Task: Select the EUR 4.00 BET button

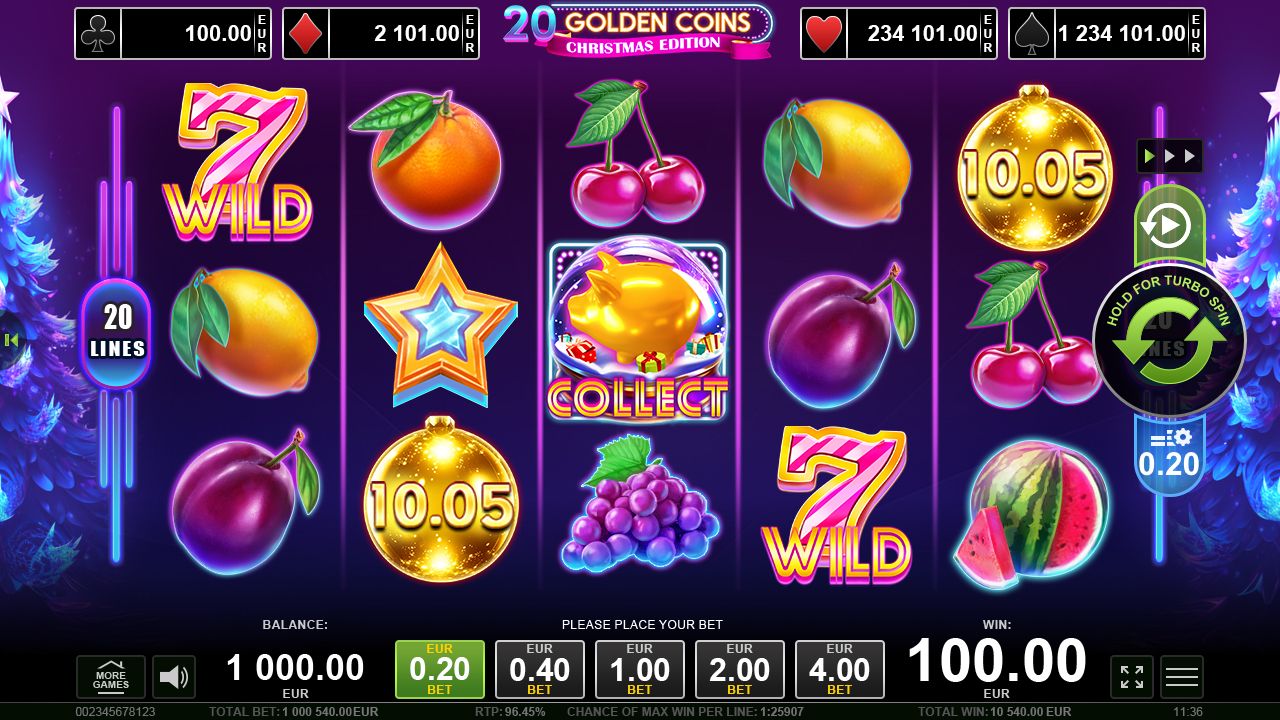Action: tap(840, 669)
